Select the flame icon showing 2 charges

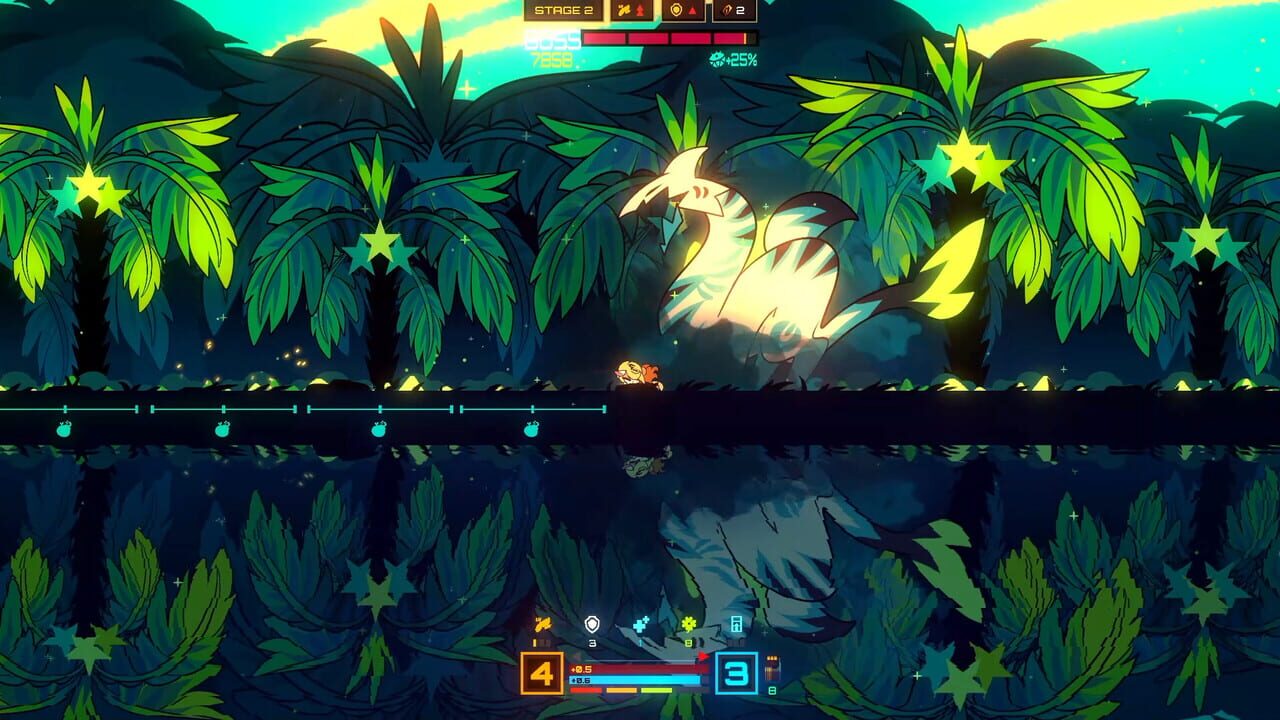(728, 11)
